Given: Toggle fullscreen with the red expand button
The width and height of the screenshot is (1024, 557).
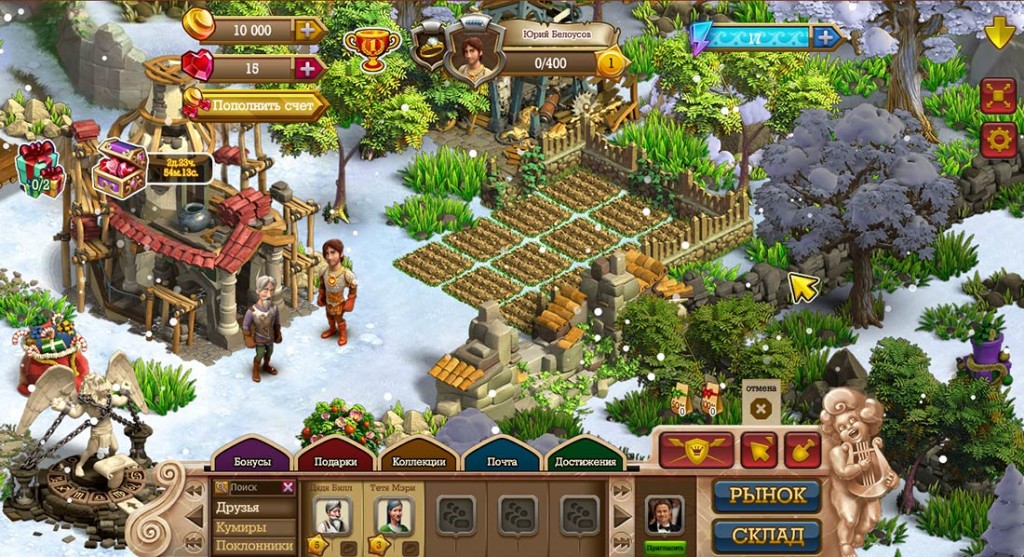Looking at the screenshot, I should [x=998, y=95].
